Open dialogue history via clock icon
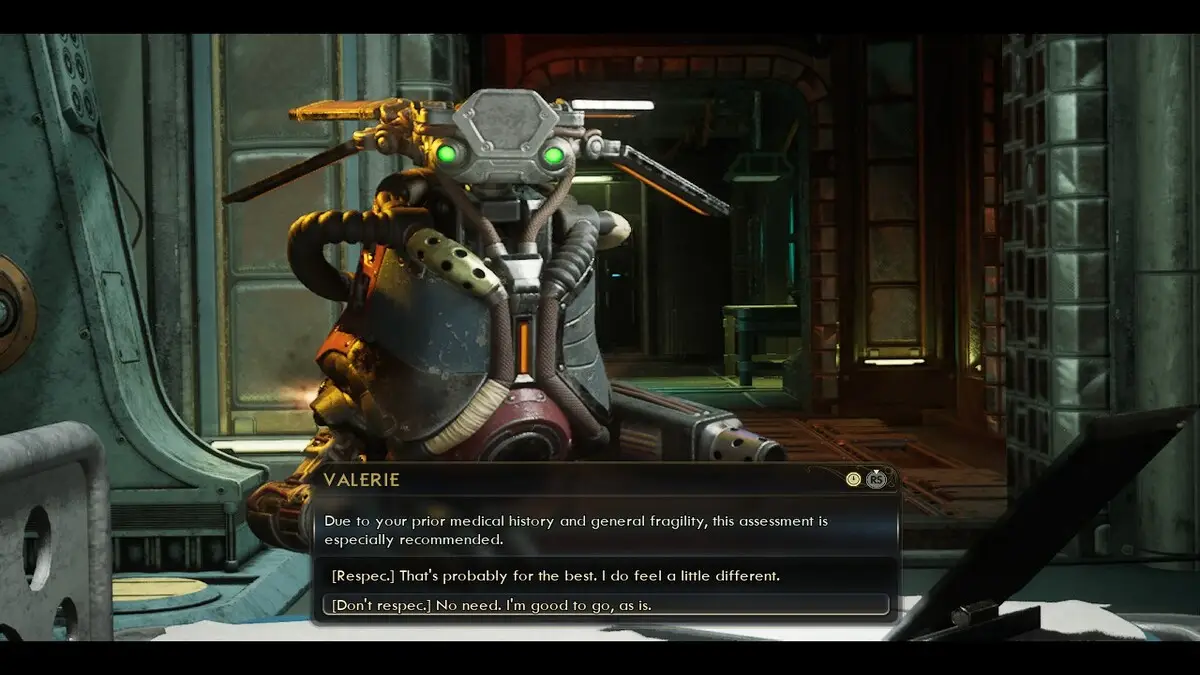Viewport: 1200px width, 675px height. 852,479
